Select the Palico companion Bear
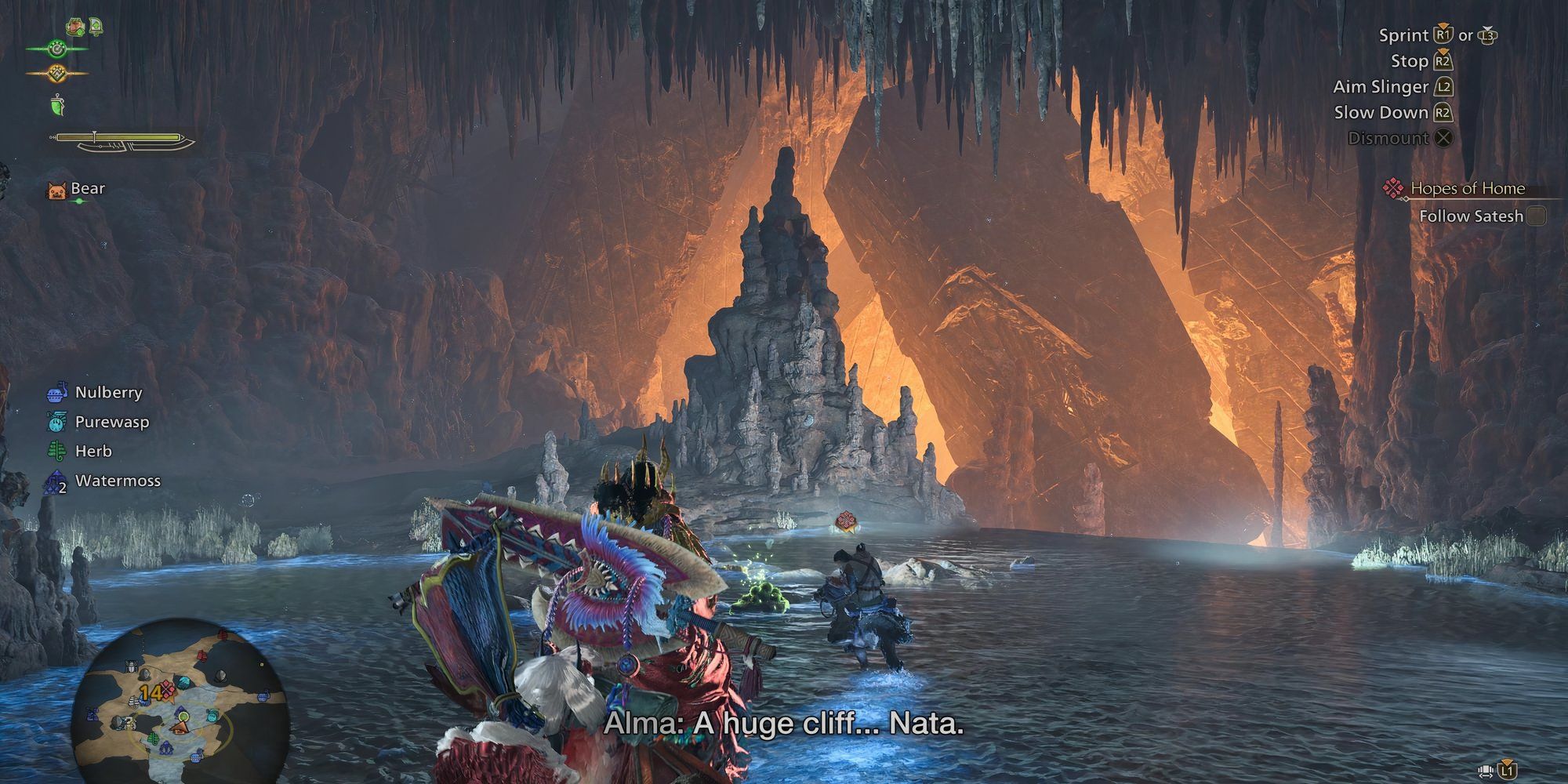This screenshot has height=784, width=1568. click(x=86, y=189)
